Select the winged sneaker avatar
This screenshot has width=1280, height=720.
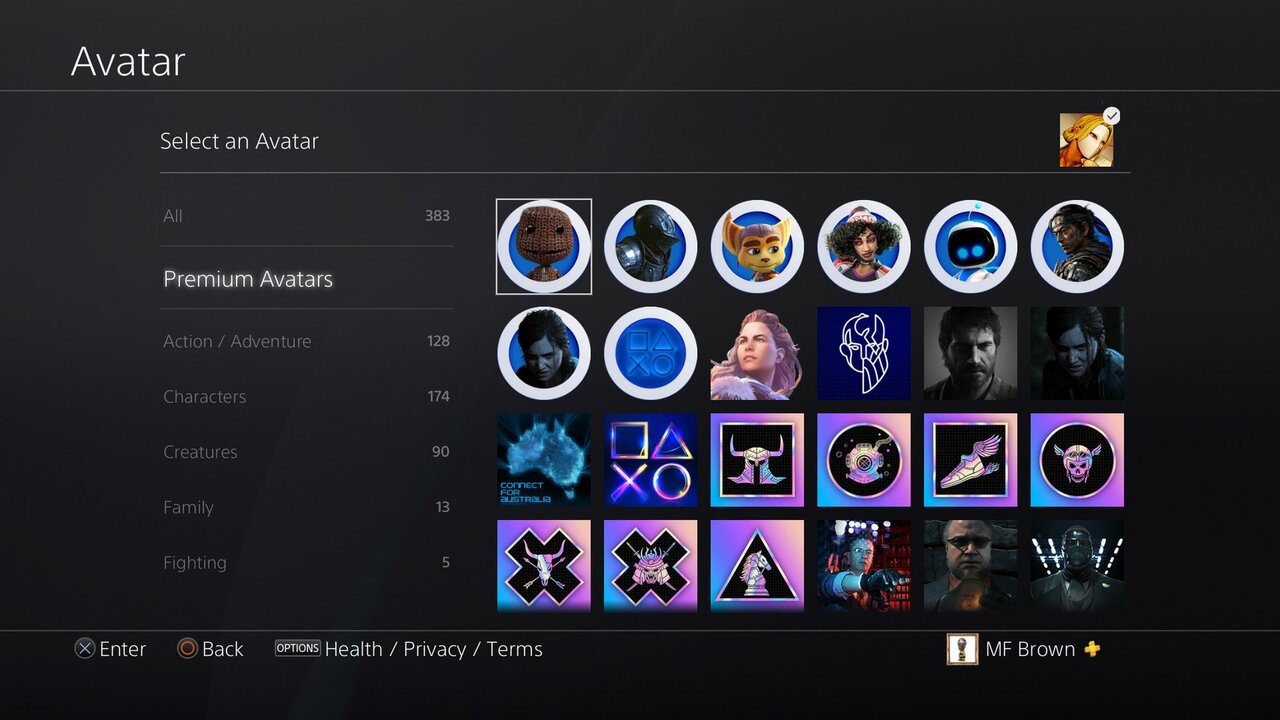point(970,459)
